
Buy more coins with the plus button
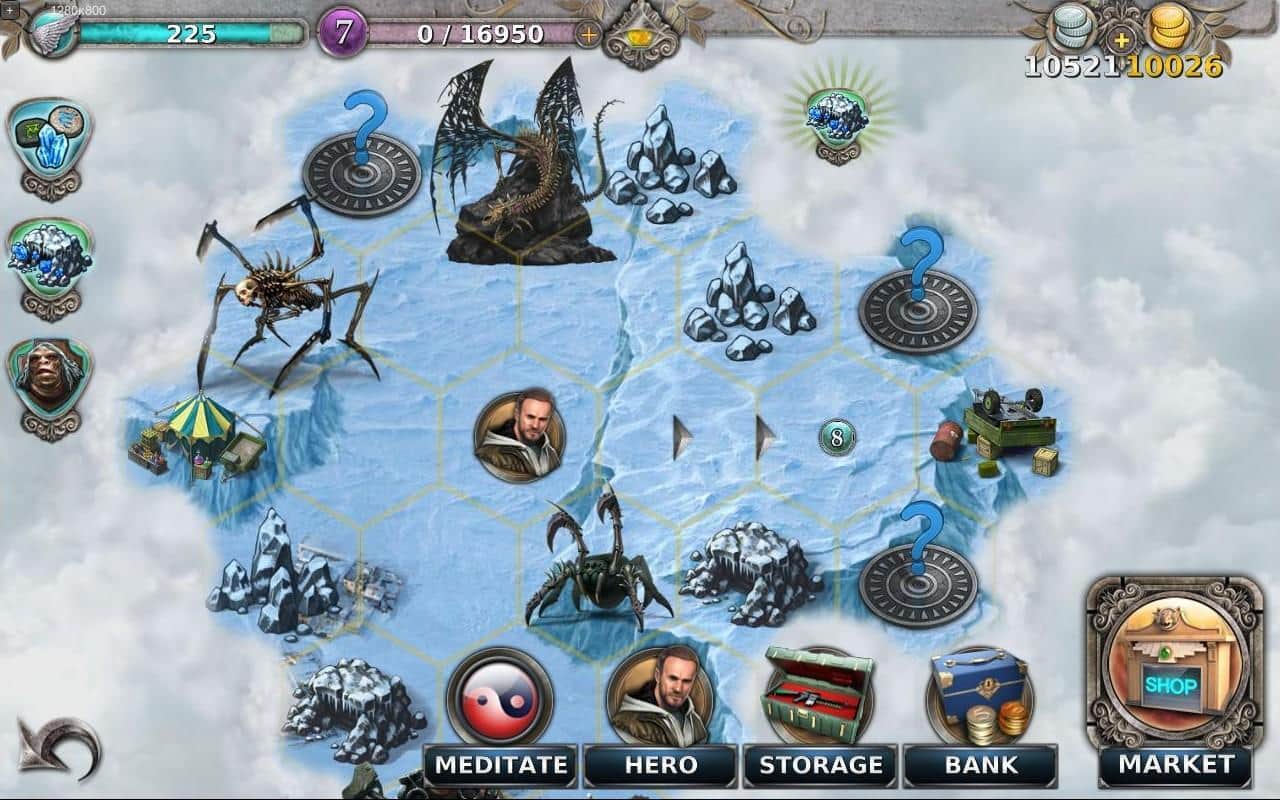tap(1122, 41)
